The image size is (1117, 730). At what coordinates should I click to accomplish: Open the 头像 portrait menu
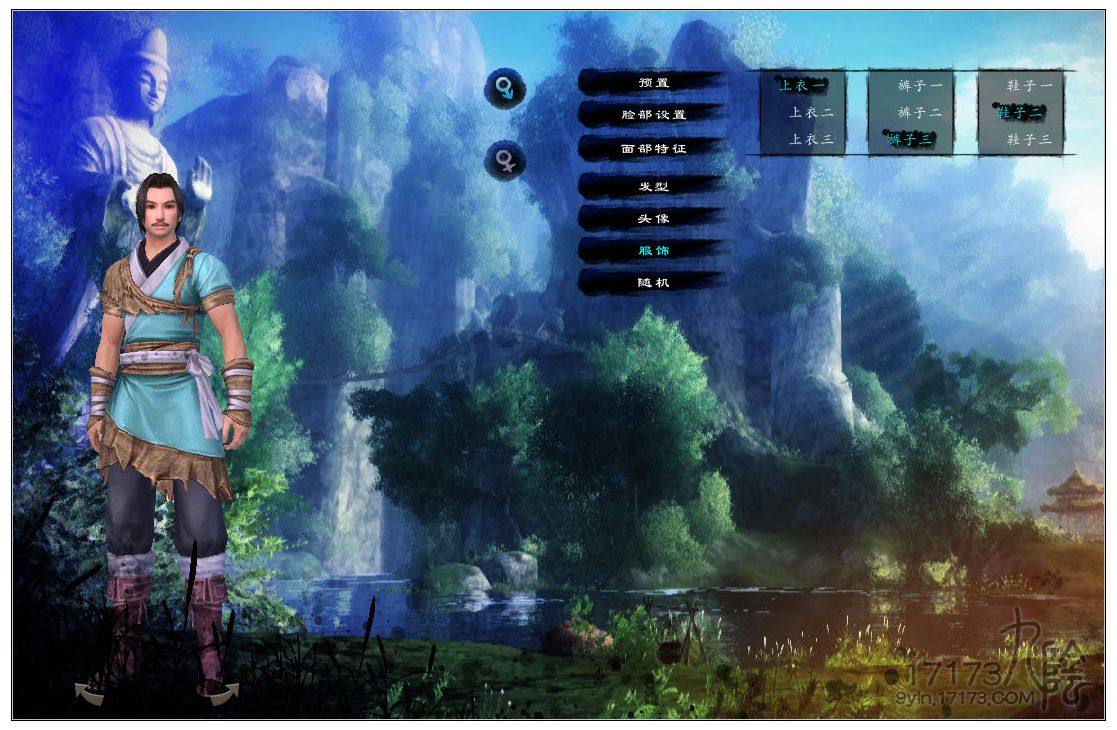(x=653, y=219)
